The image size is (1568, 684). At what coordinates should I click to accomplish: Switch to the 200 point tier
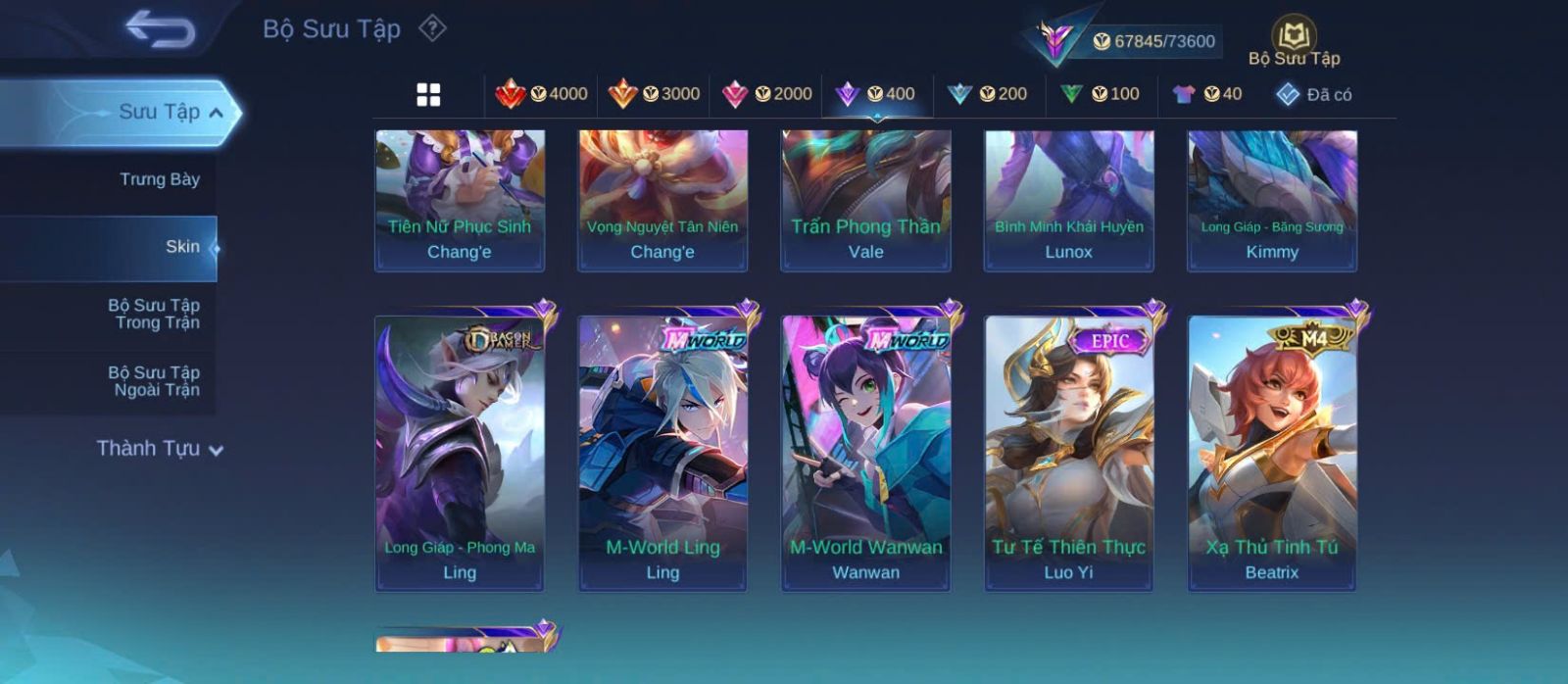point(988,94)
